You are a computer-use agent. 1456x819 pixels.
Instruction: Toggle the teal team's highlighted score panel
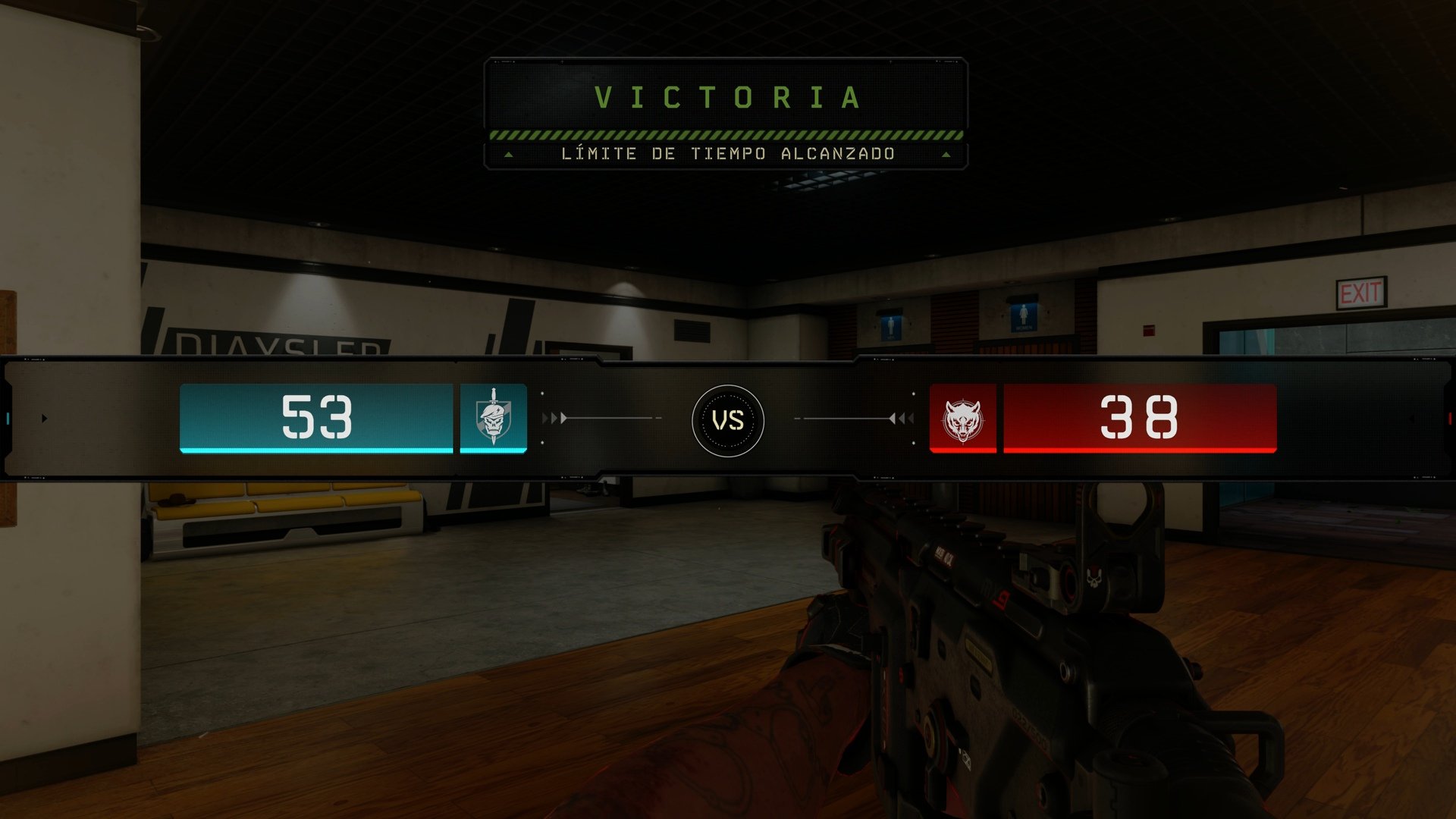(x=318, y=418)
